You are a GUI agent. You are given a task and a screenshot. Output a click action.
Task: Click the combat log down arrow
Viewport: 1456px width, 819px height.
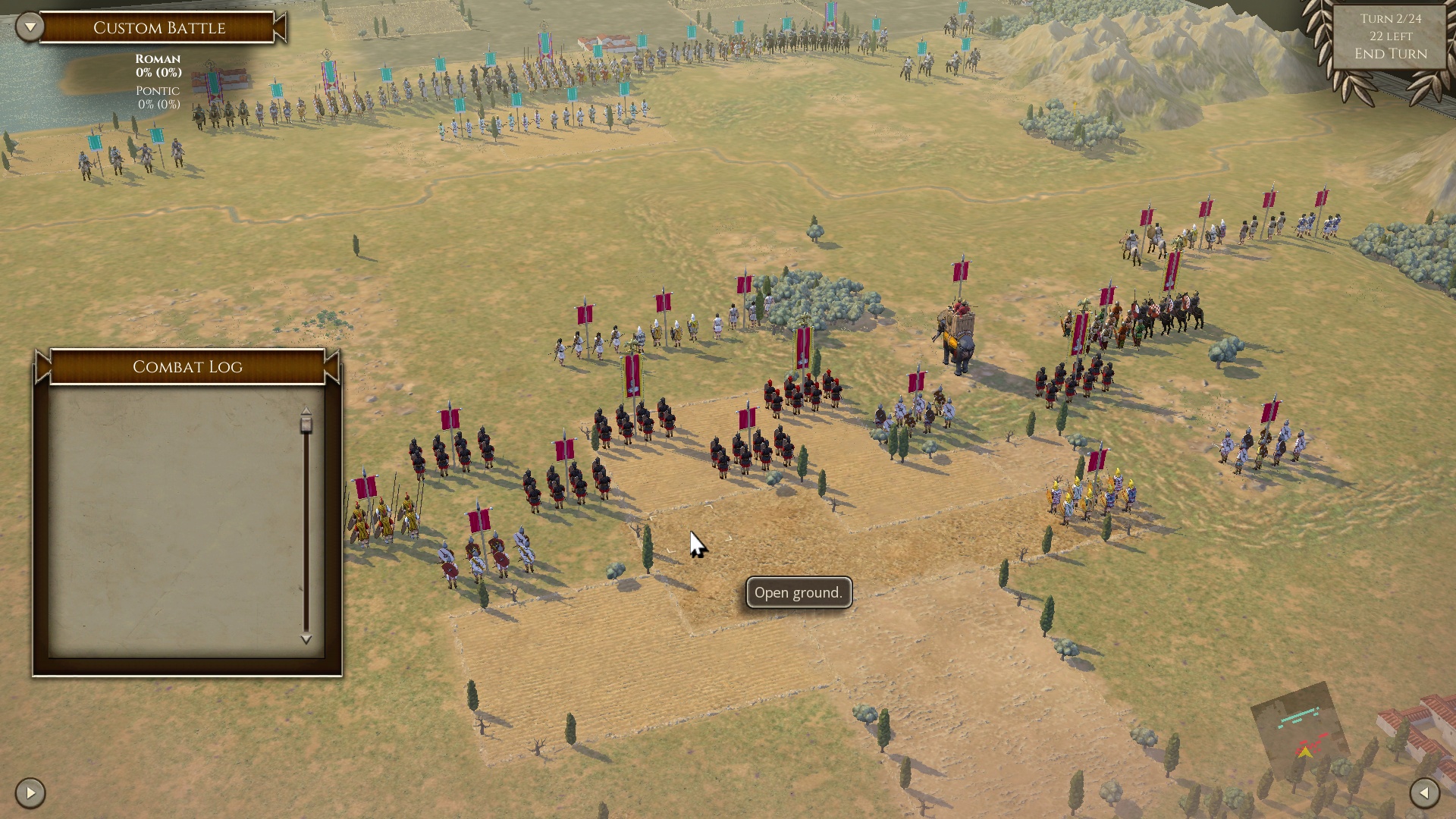pos(306,639)
